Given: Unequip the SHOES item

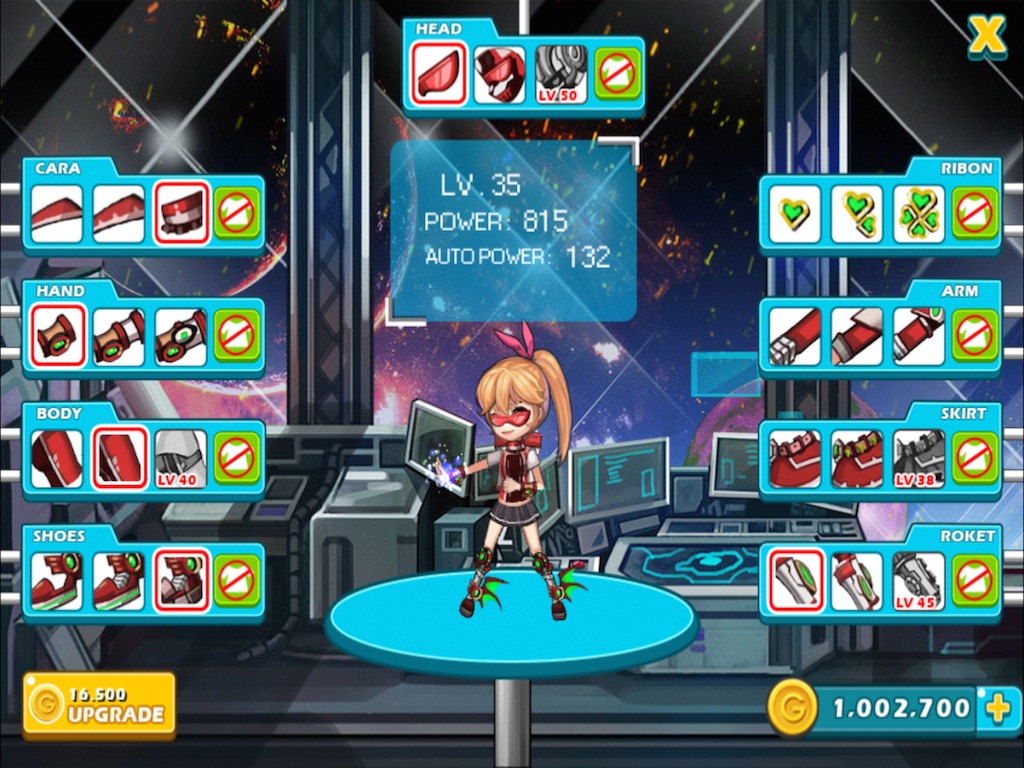Looking at the screenshot, I should point(237,581).
